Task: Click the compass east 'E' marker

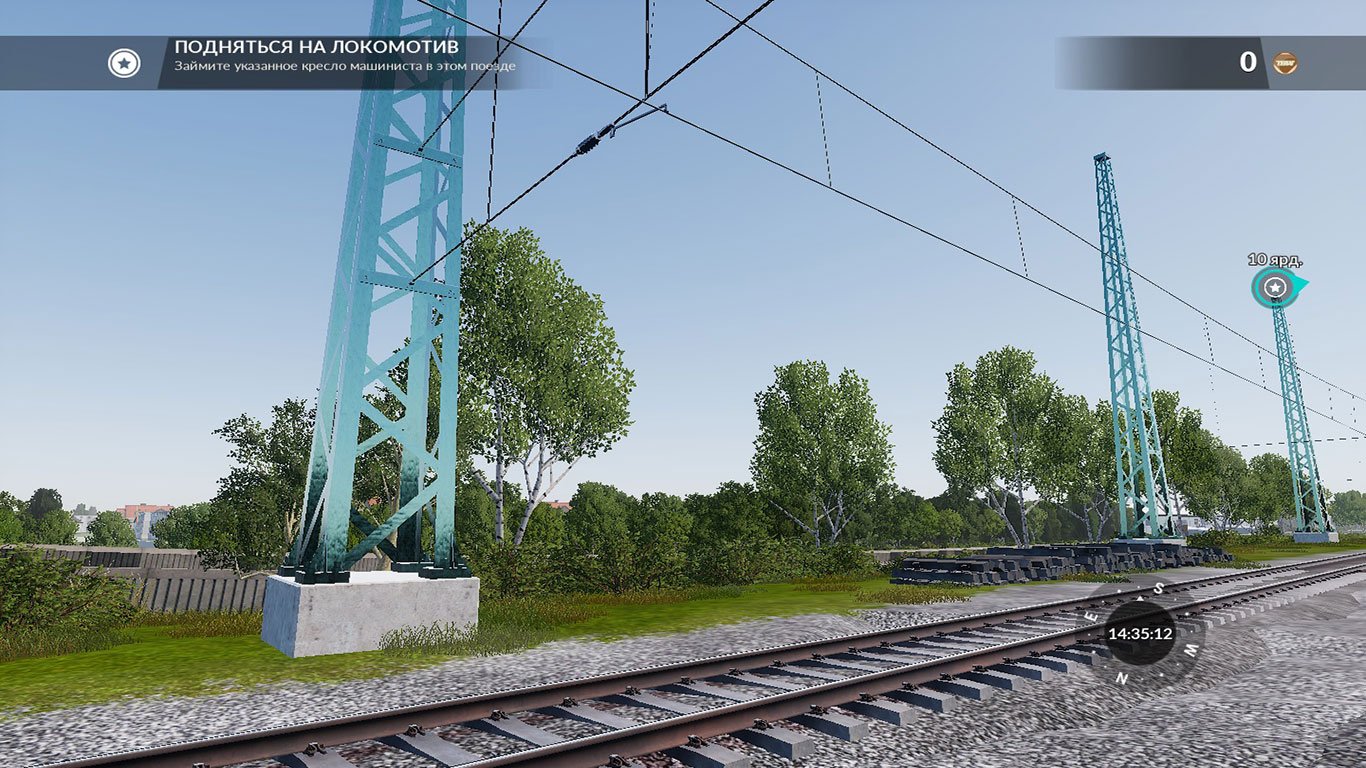Action: pos(1091,616)
